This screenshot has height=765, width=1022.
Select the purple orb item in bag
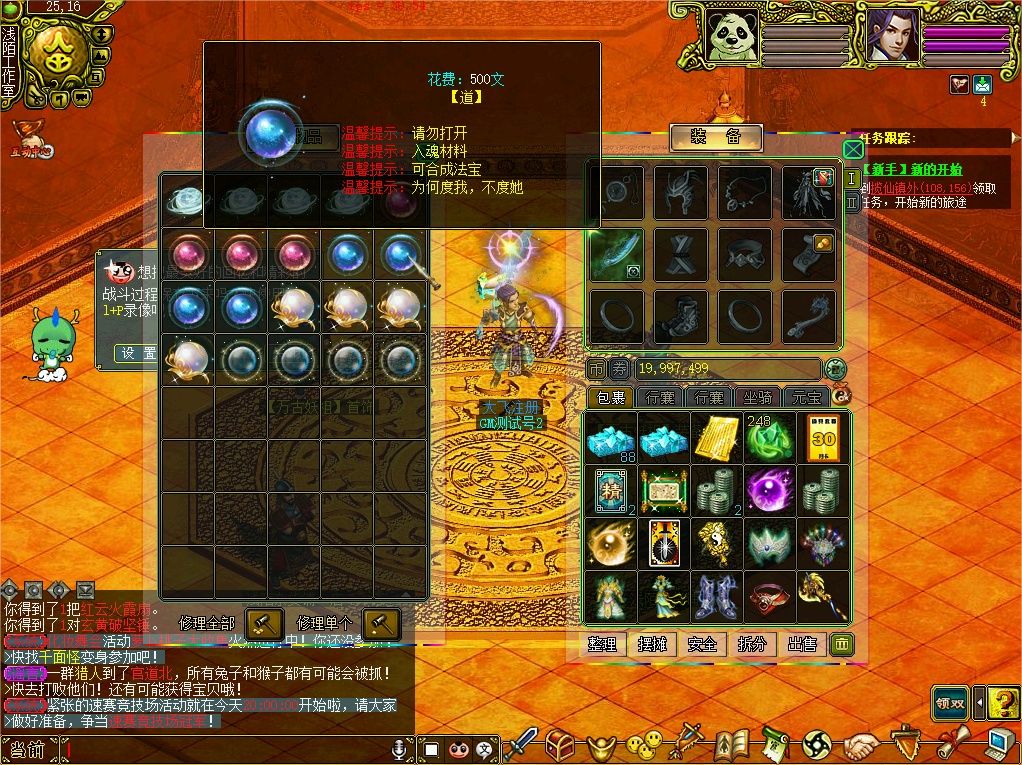[x=770, y=490]
